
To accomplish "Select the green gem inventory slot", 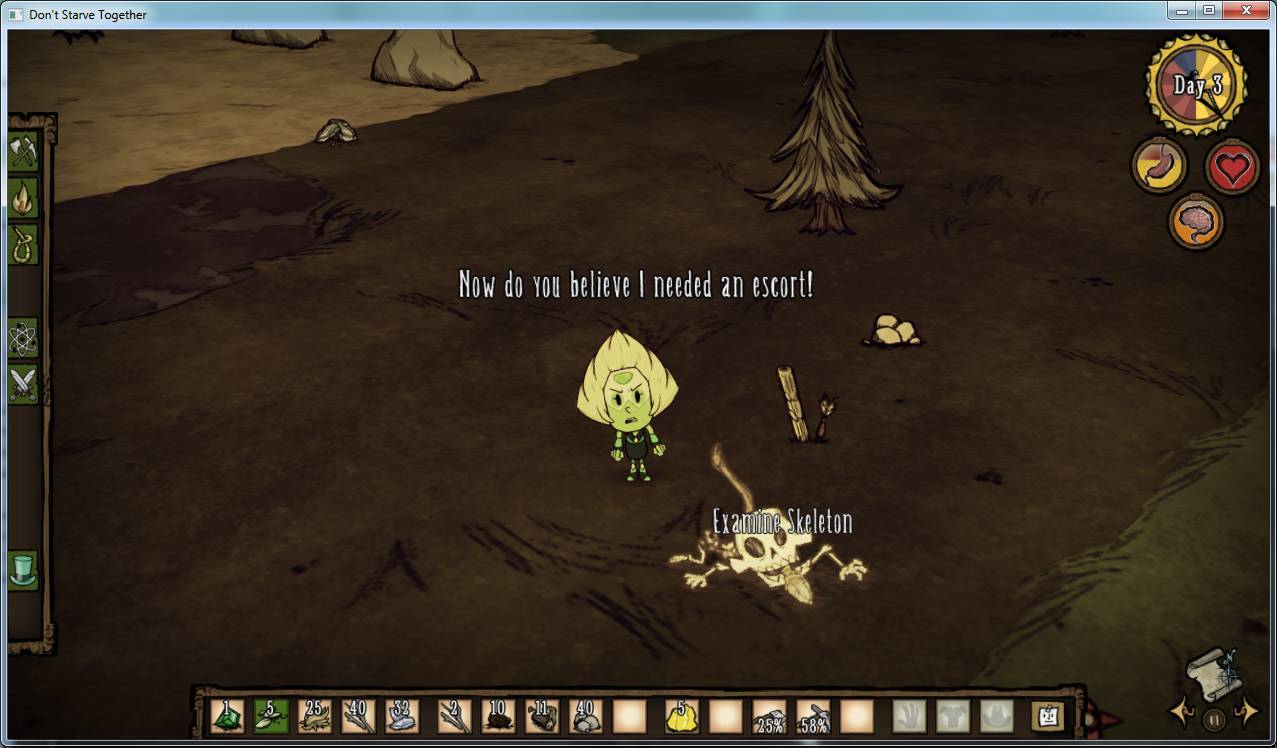I will pyautogui.click(x=227, y=716).
